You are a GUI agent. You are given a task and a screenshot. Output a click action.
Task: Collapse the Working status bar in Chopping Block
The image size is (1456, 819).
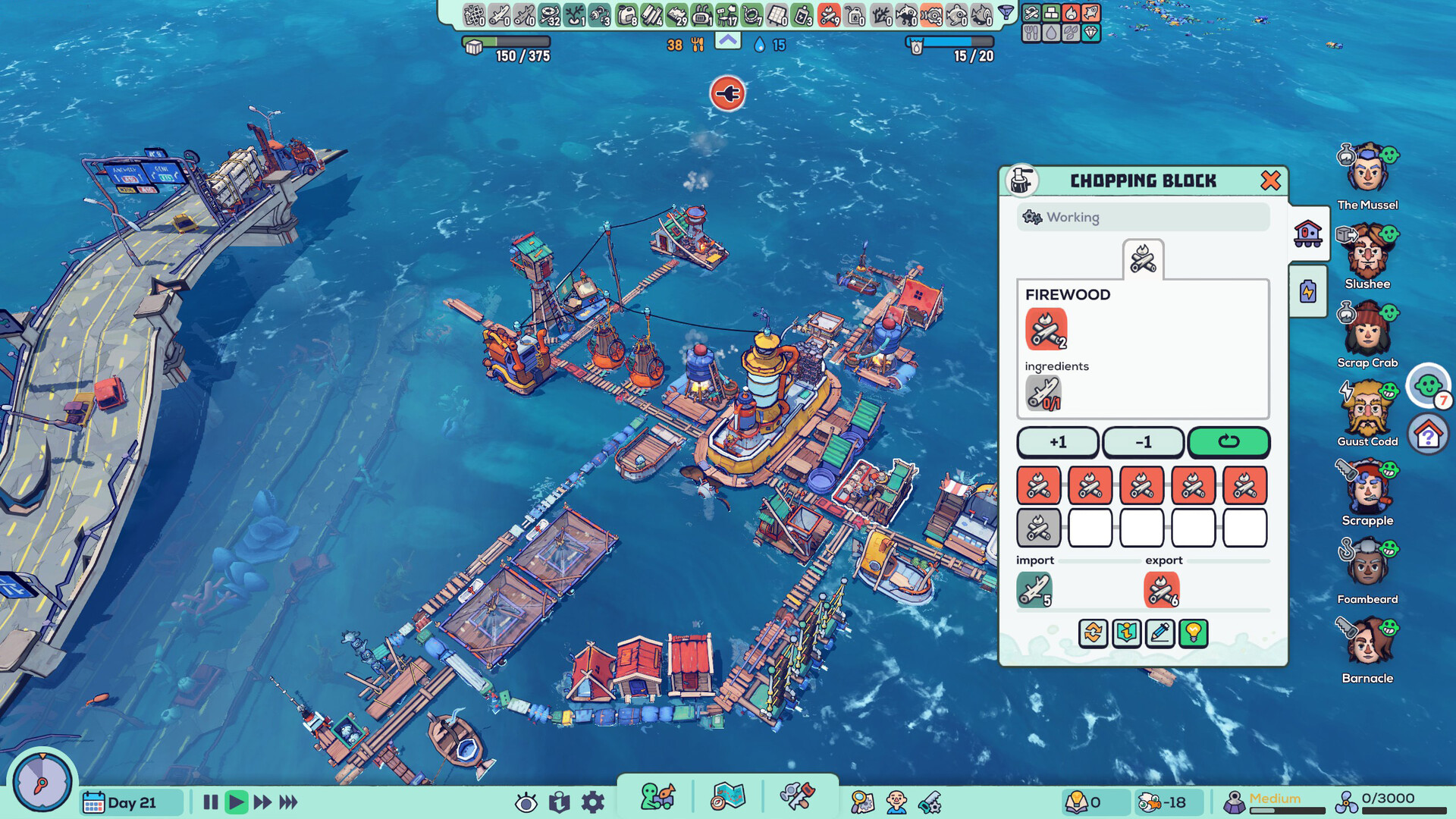1141,218
